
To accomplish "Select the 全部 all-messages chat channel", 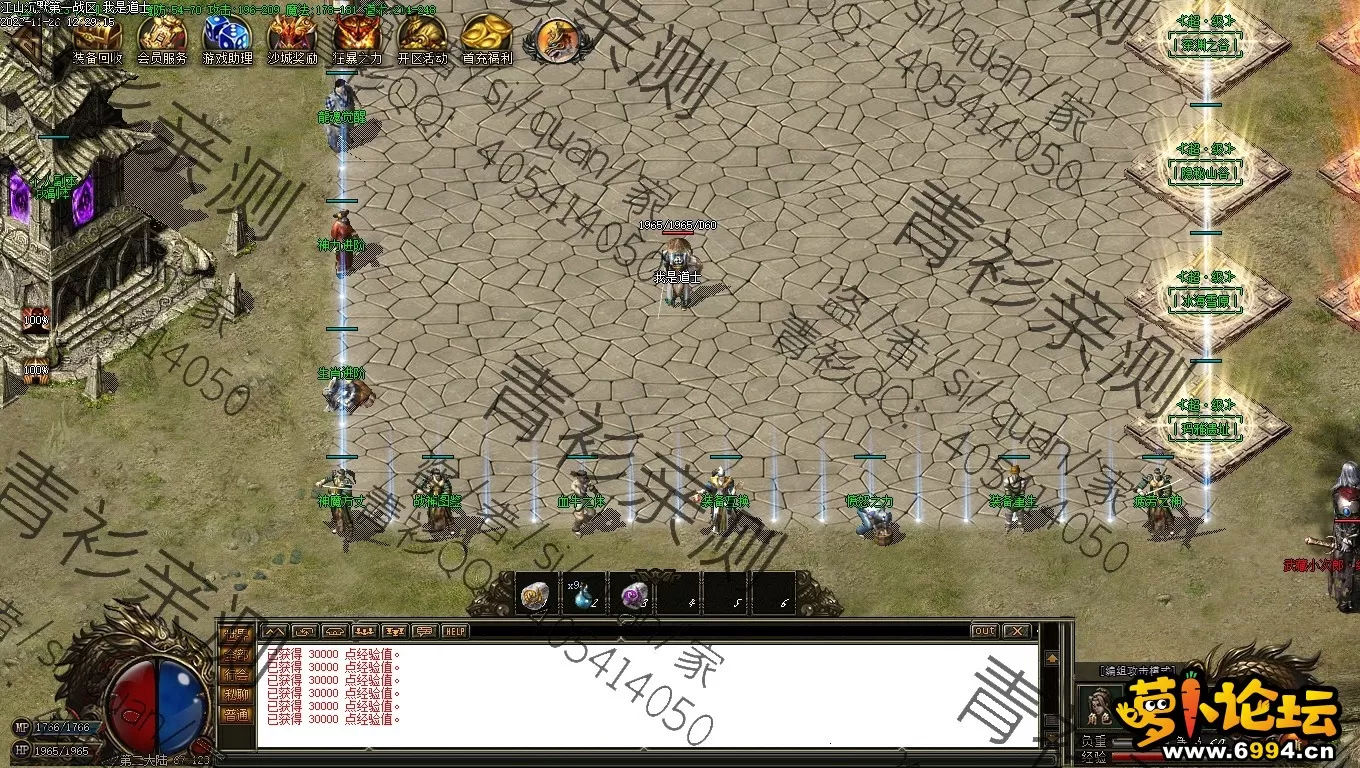I will tap(237, 654).
